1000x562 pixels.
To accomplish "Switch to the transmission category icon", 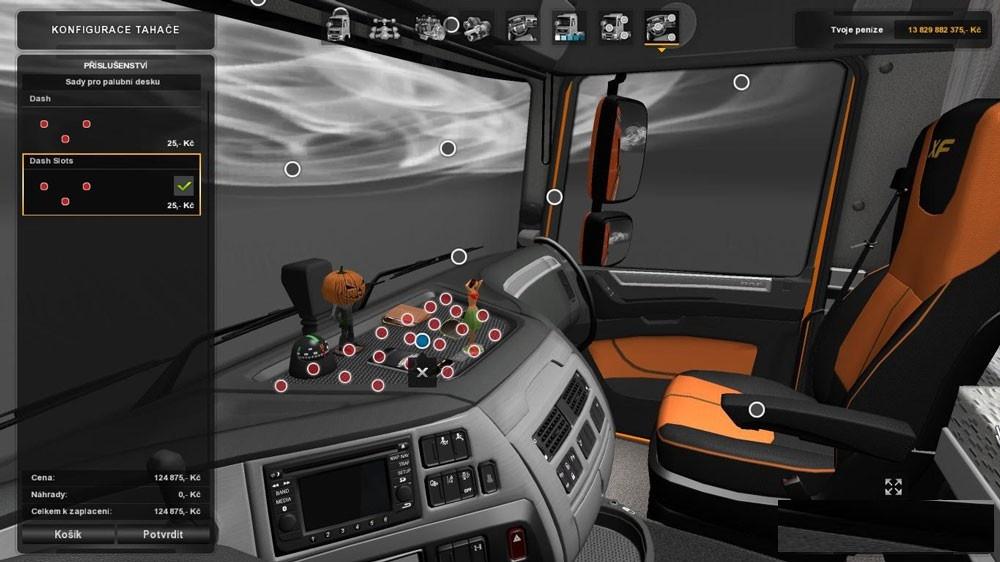I will pyautogui.click(x=476, y=25).
